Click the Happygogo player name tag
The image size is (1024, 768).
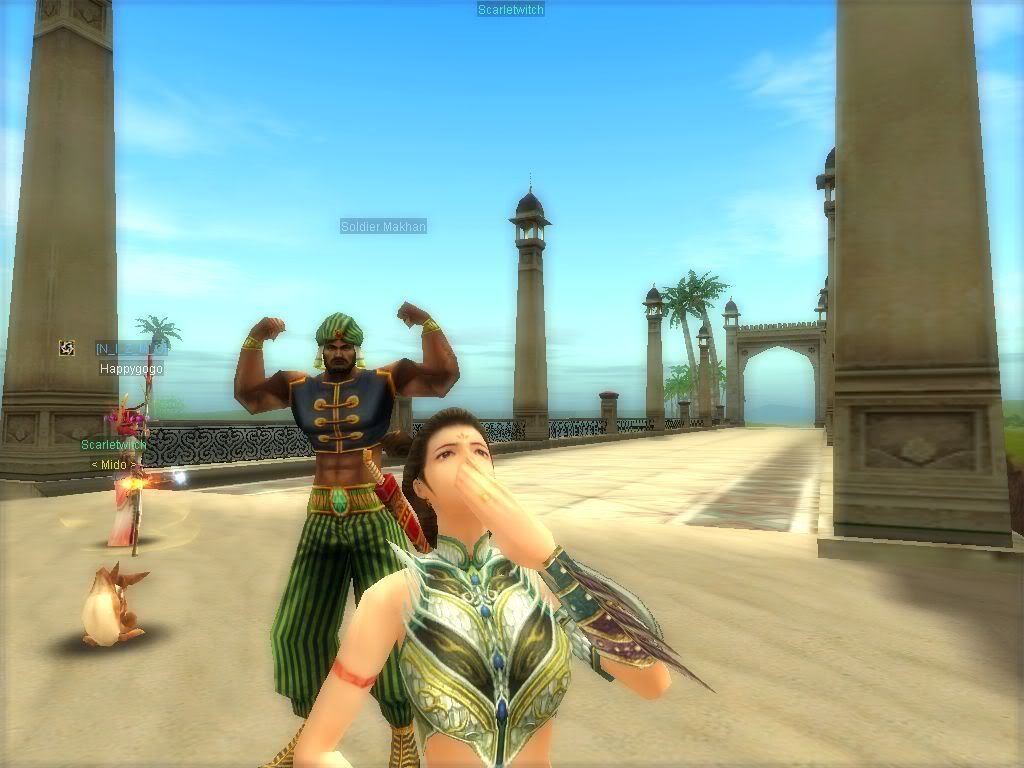[131, 369]
